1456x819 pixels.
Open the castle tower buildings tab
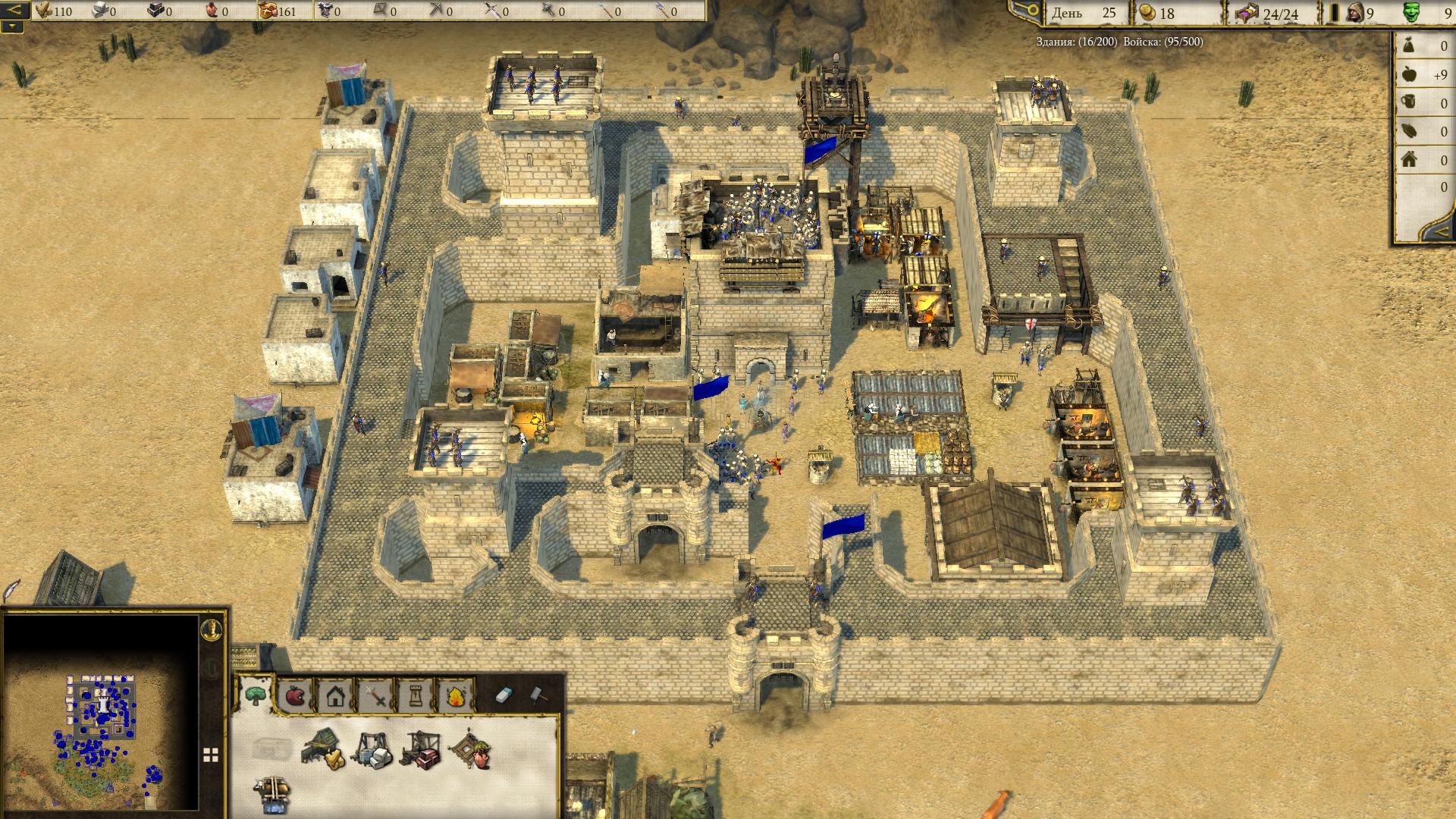(x=416, y=695)
